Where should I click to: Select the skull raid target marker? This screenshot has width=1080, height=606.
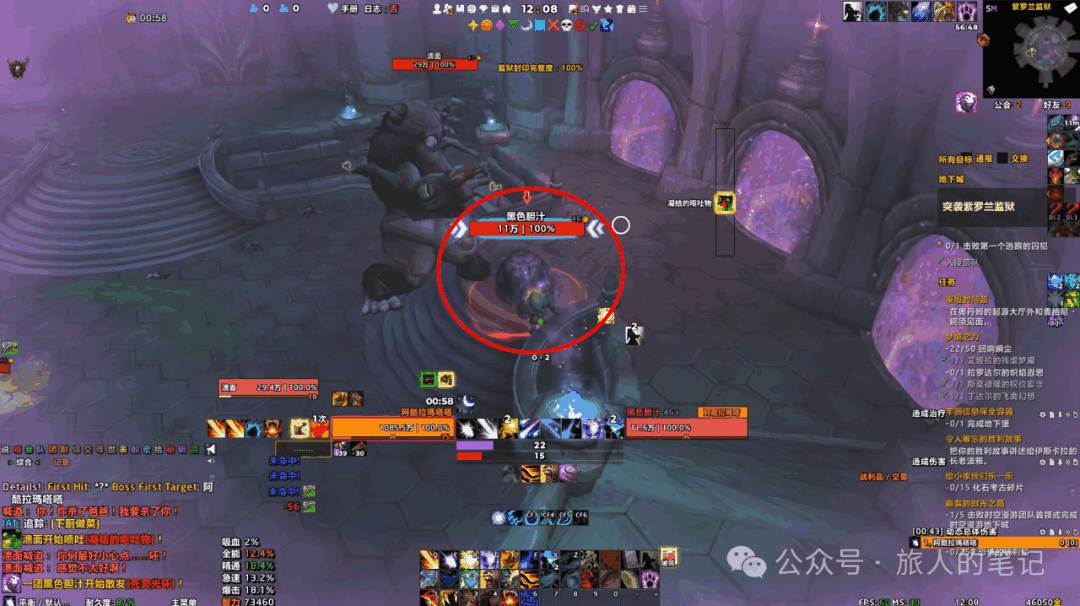click(x=565, y=25)
